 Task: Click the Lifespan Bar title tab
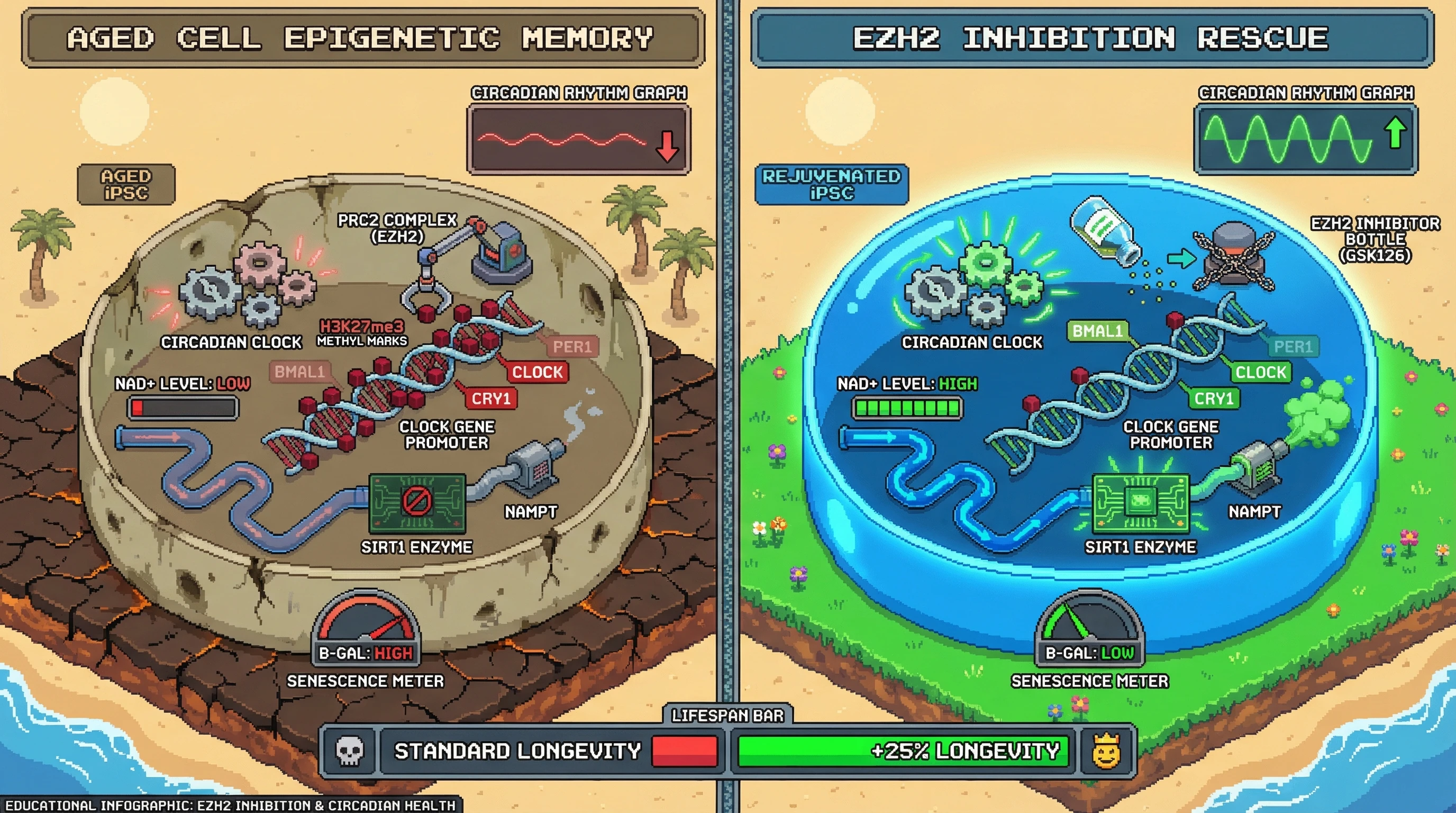click(727, 715)
